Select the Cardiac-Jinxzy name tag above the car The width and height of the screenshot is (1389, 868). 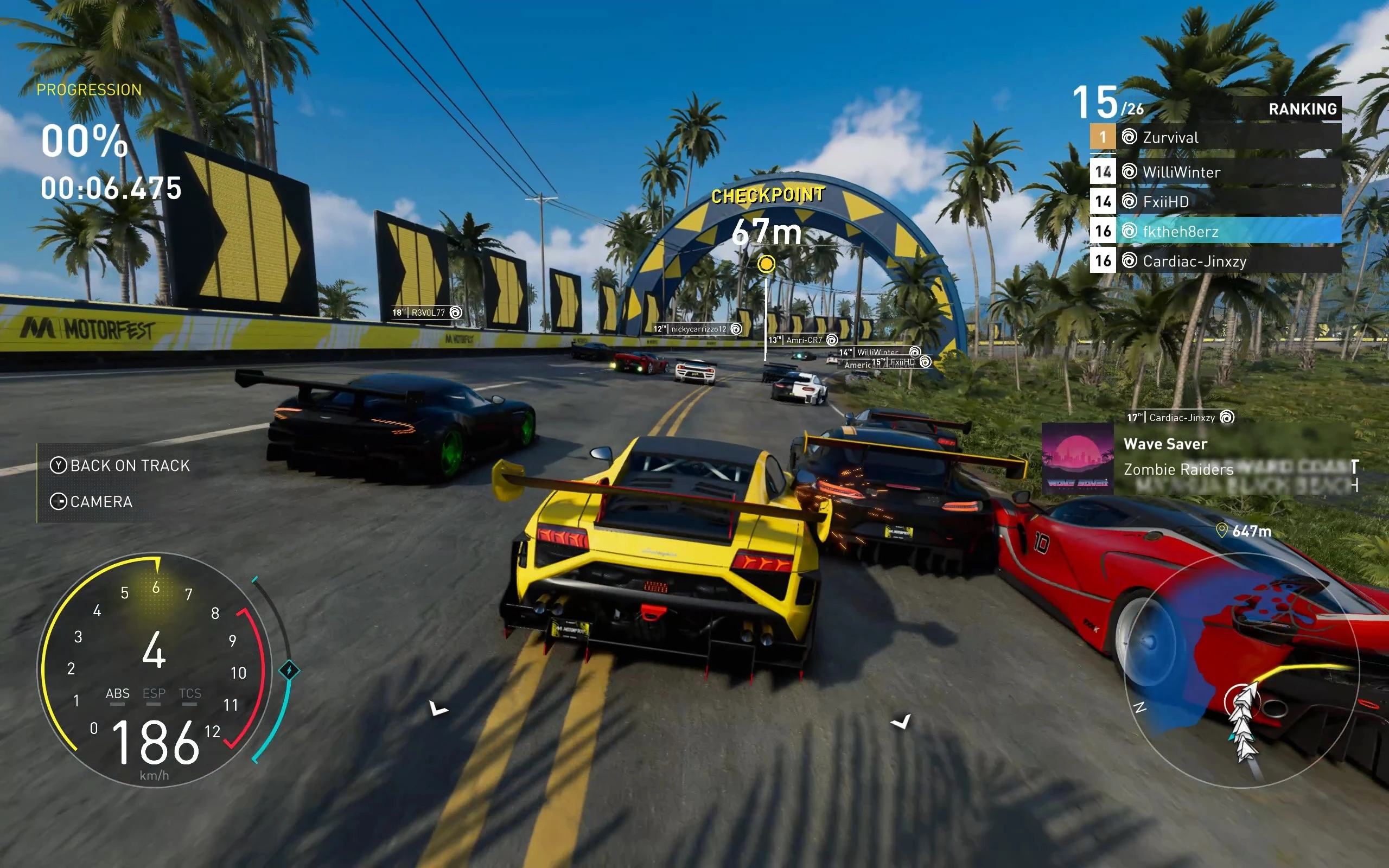click(x=1180, y=417)
